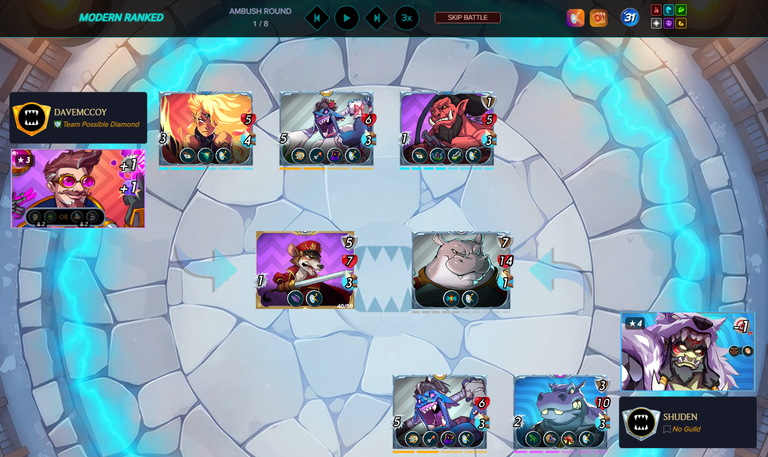Open player SHUDEN's nameplate
Image resolution: width=768 pixels, height=457 pixels.
click(x=688, y=422)
